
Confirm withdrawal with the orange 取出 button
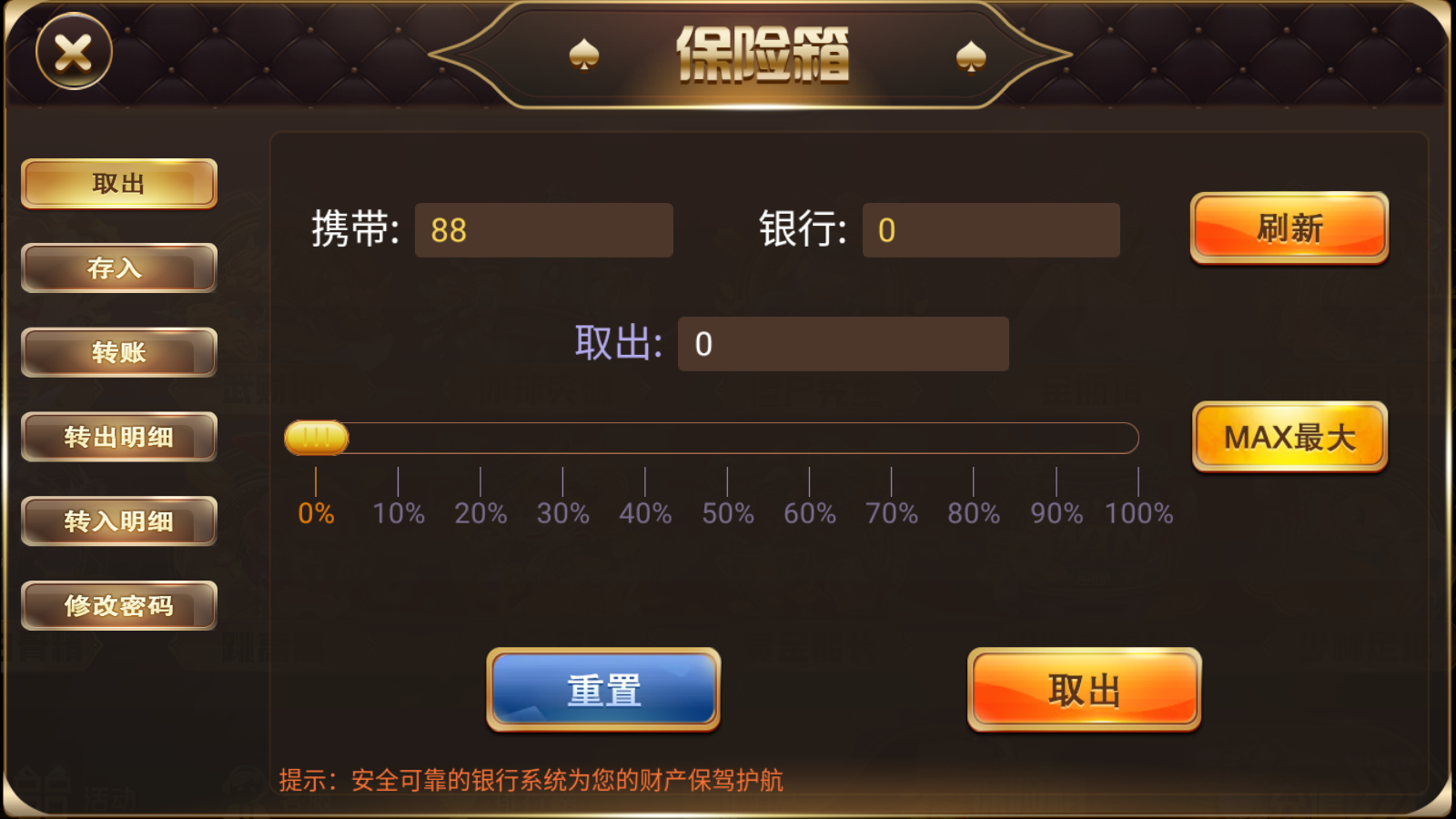tap(1083, 691)
